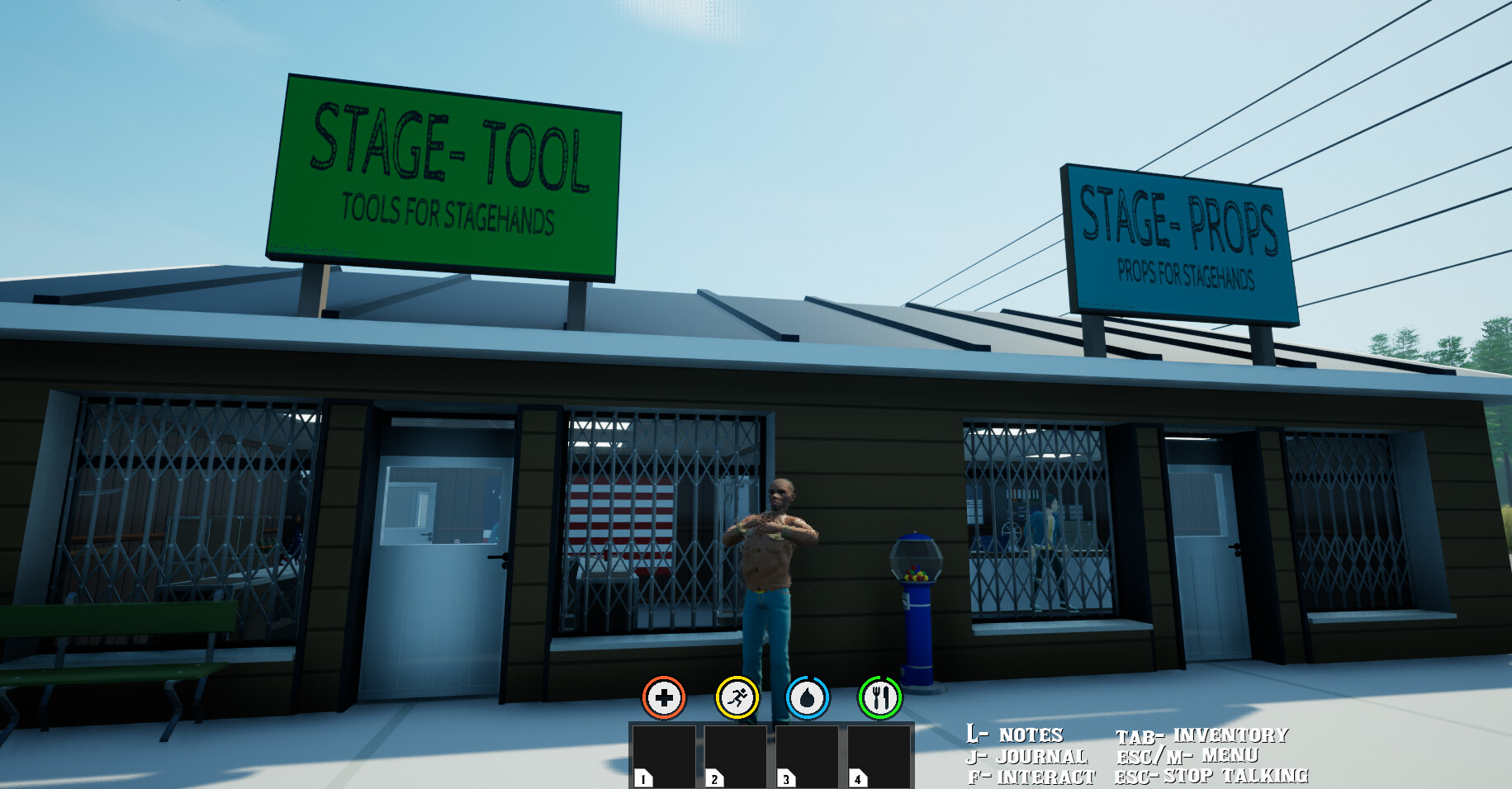Select hotbar slot 4
1512x789 pixels.
coord(879,755)
